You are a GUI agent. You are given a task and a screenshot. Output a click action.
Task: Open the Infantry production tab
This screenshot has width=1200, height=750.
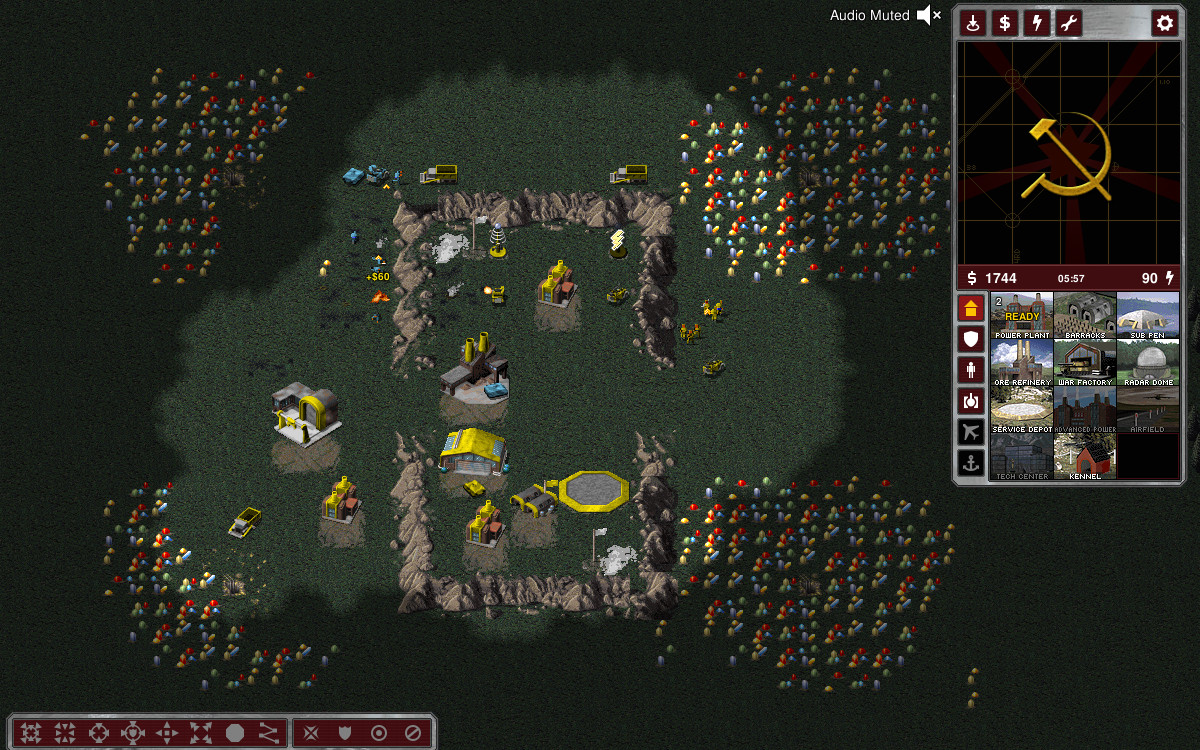click(970, 370)
